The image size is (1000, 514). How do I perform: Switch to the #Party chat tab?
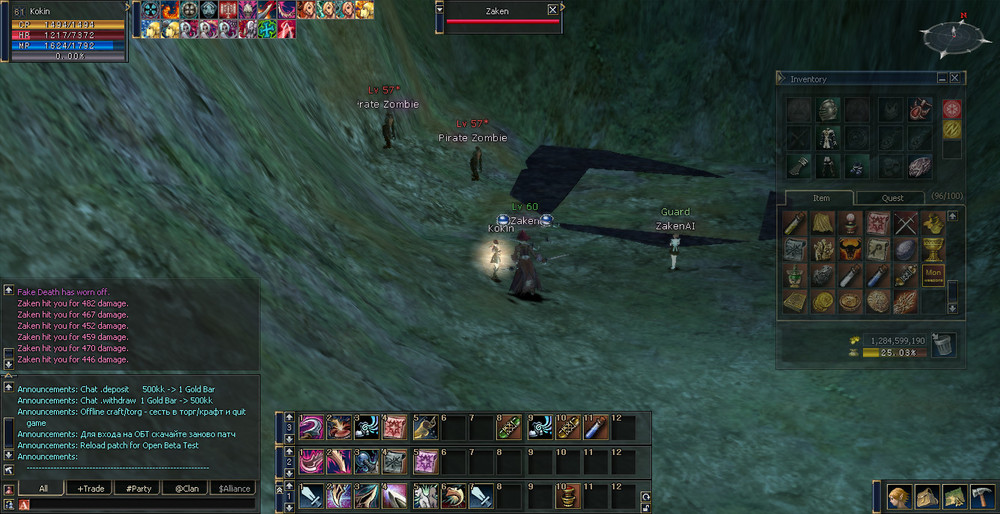(138, 488)
